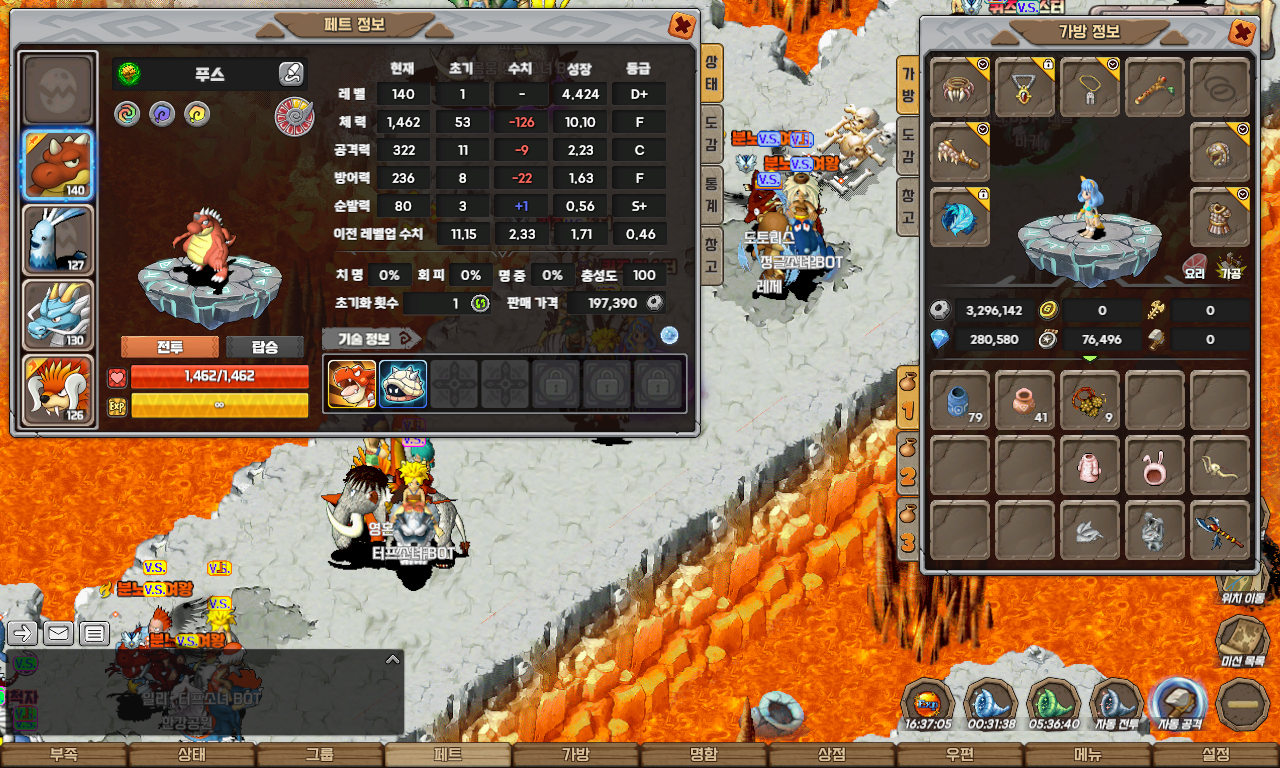
Task: Choose the 전투 battle button
Action: click(170, 347)
